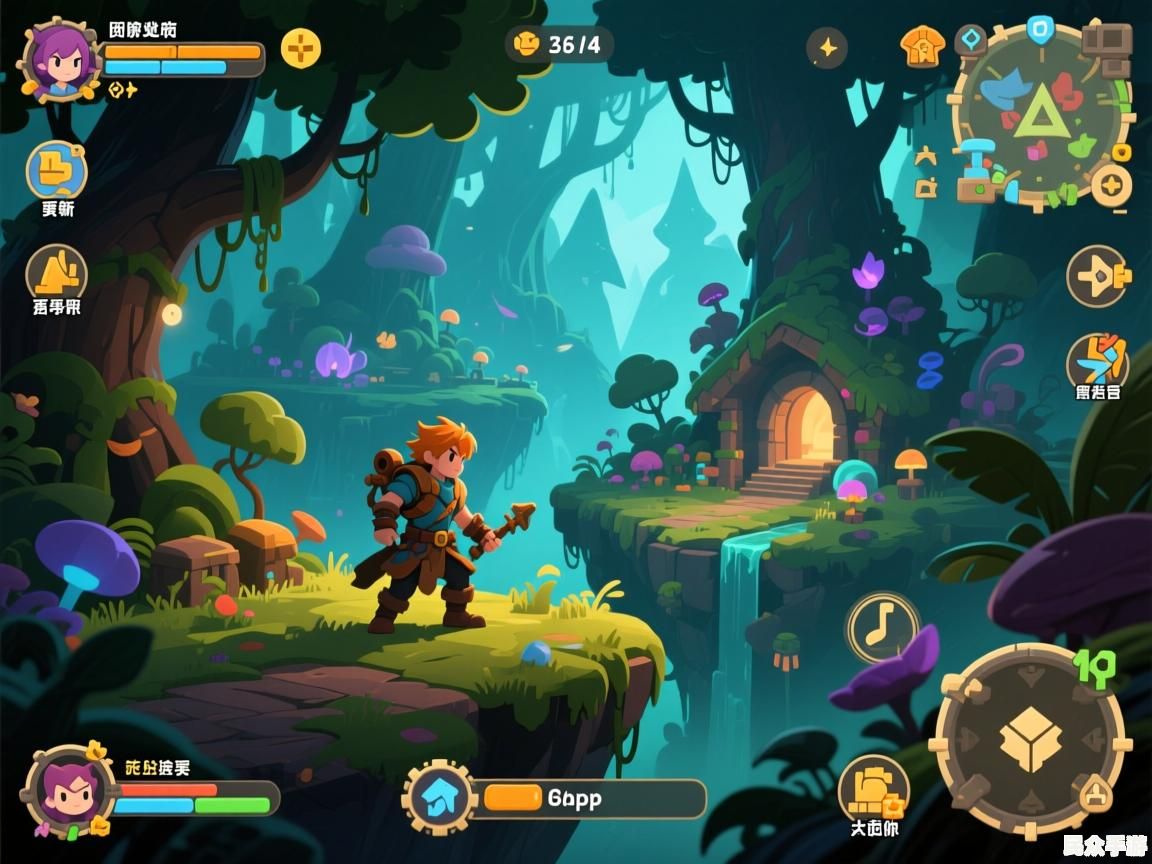1152x864 pixels.
Task: Select the orange house icon
Action: coord(921,47)
